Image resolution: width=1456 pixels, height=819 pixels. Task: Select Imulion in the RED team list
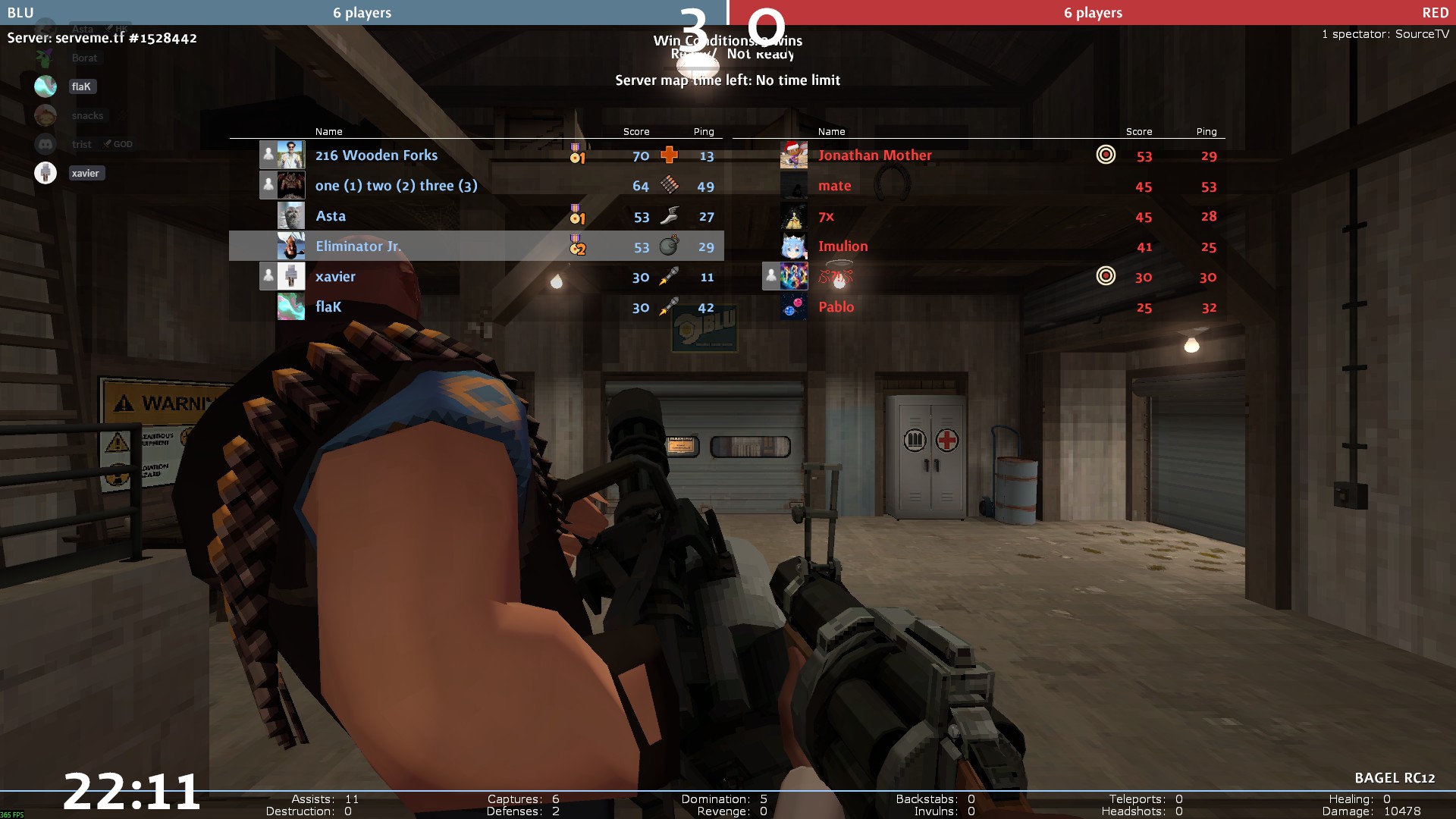pos(843,246)
